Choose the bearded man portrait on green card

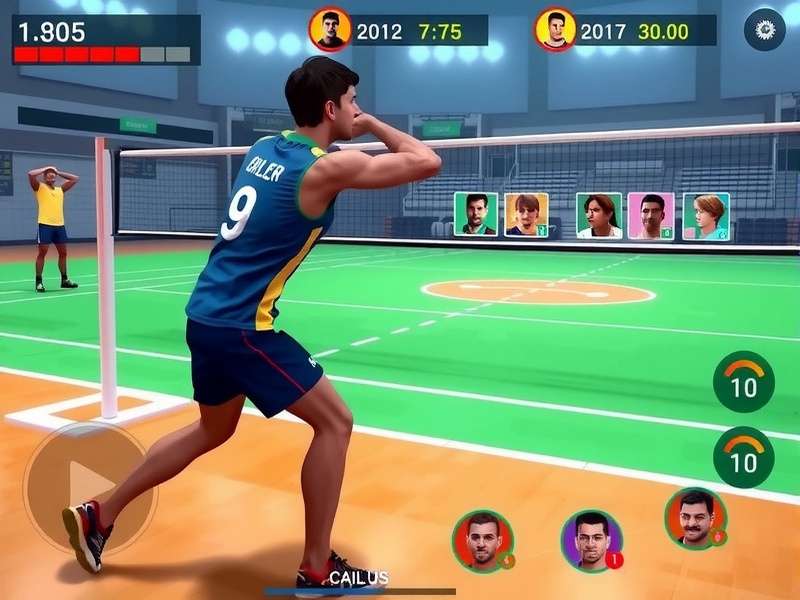point(476,215)
